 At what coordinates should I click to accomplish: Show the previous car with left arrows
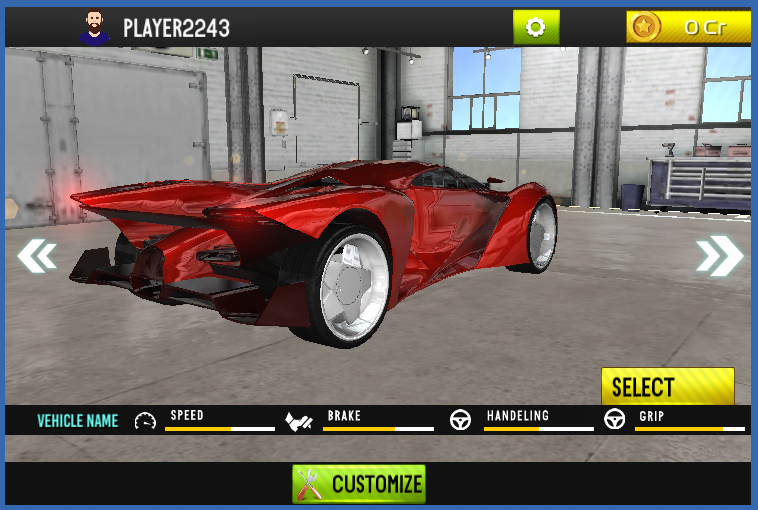click(37, 257)
